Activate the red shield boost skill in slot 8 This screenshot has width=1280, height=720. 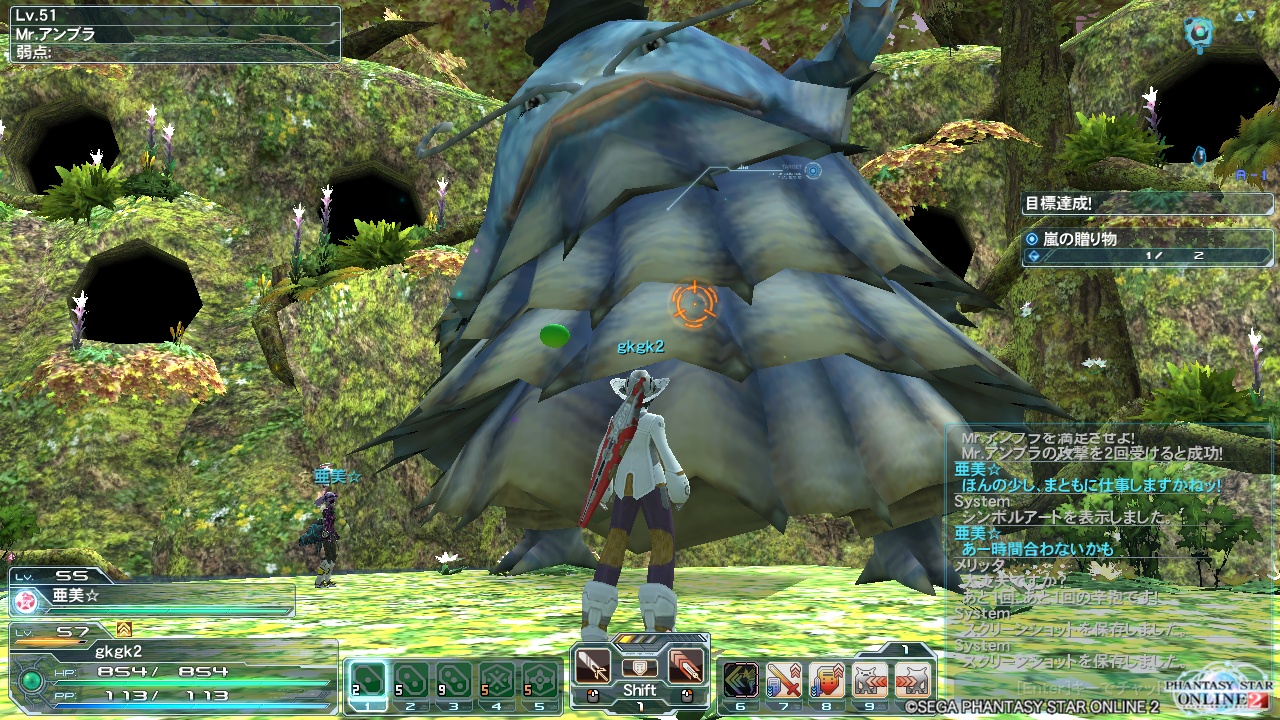(827, 679)
